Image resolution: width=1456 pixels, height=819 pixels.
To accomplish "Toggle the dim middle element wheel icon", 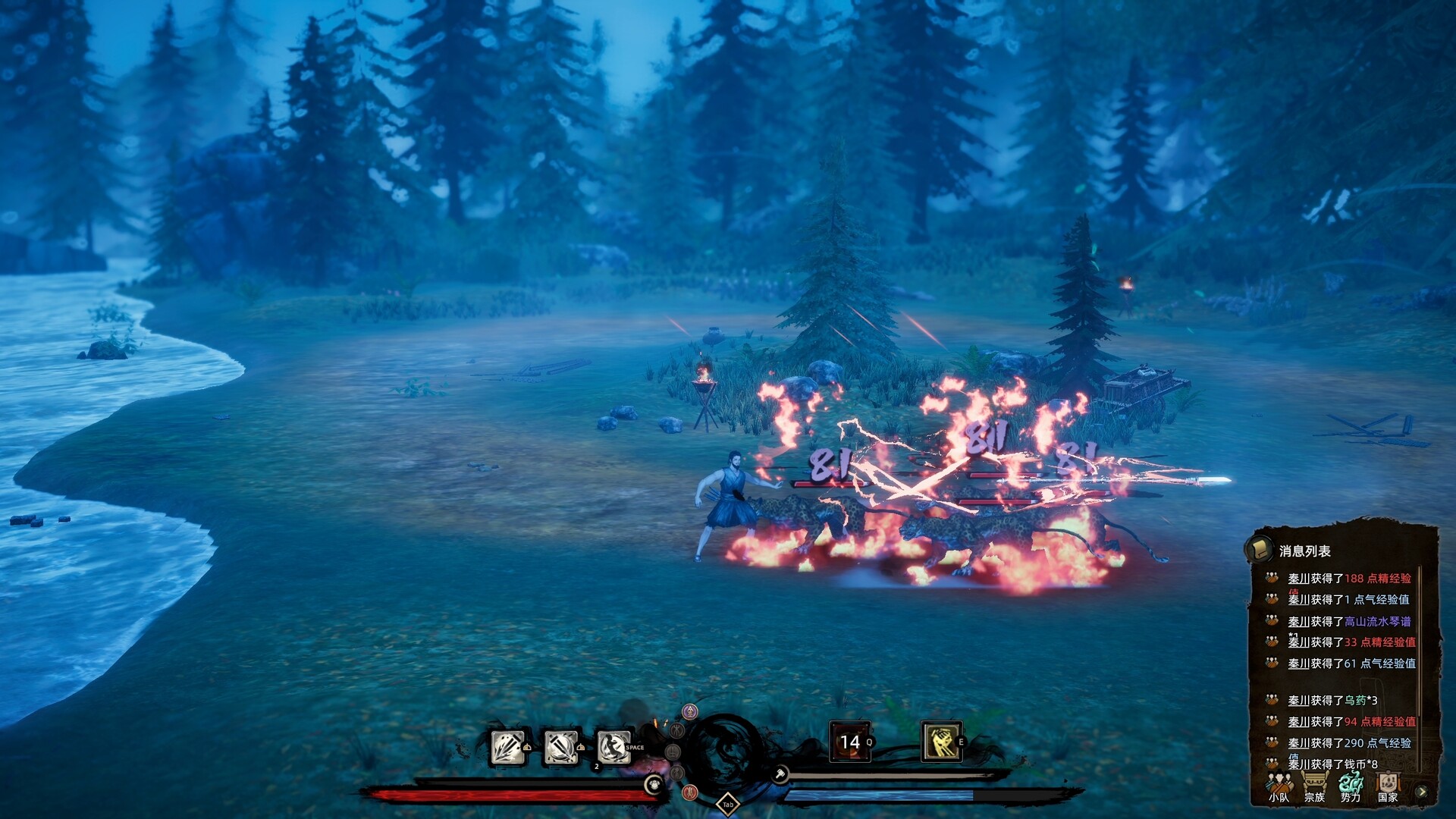I will click(x=673, y=753).
